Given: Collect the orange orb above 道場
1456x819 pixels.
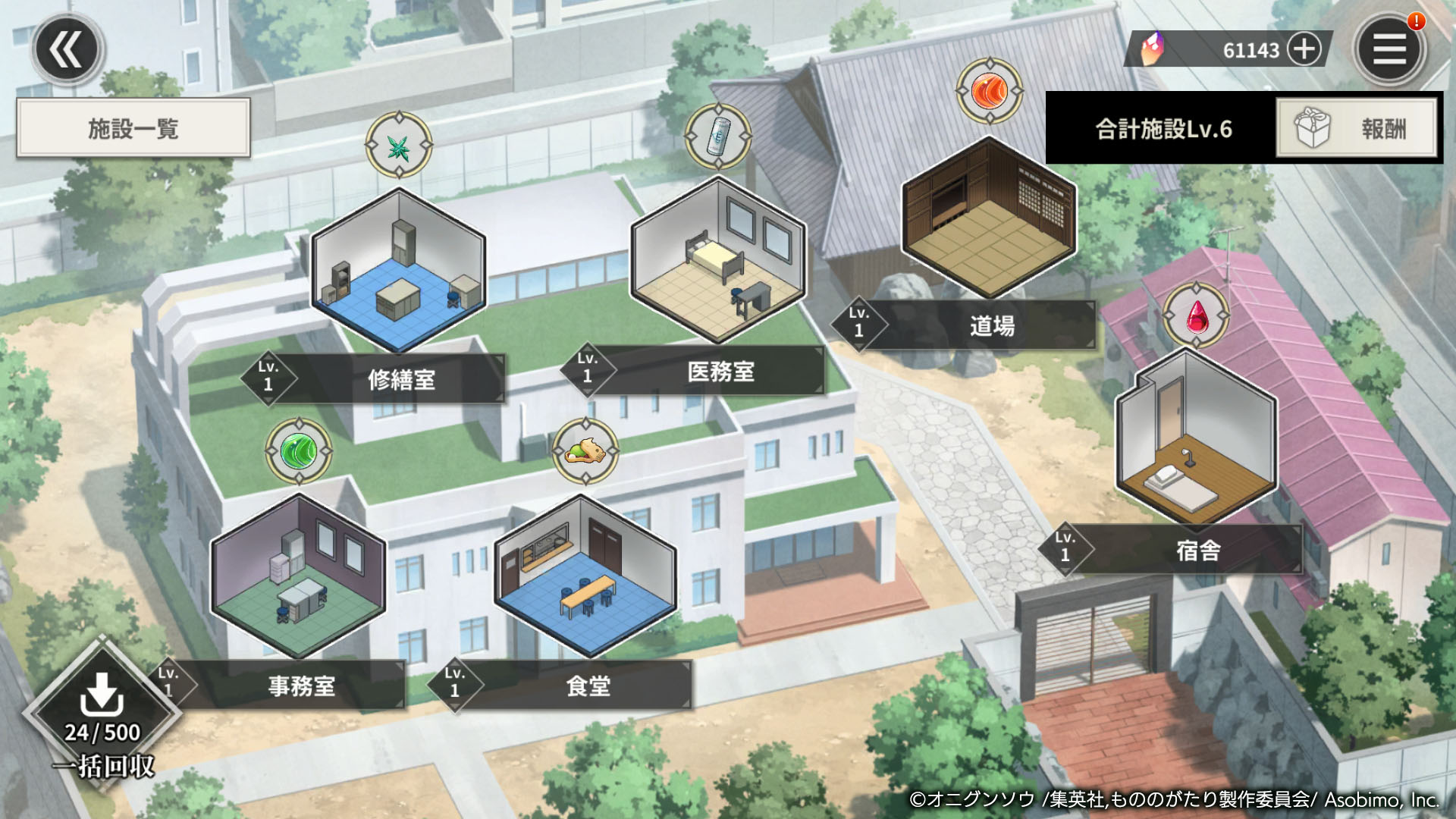Looking at the screenshot, I should click(x=990, y=92).
